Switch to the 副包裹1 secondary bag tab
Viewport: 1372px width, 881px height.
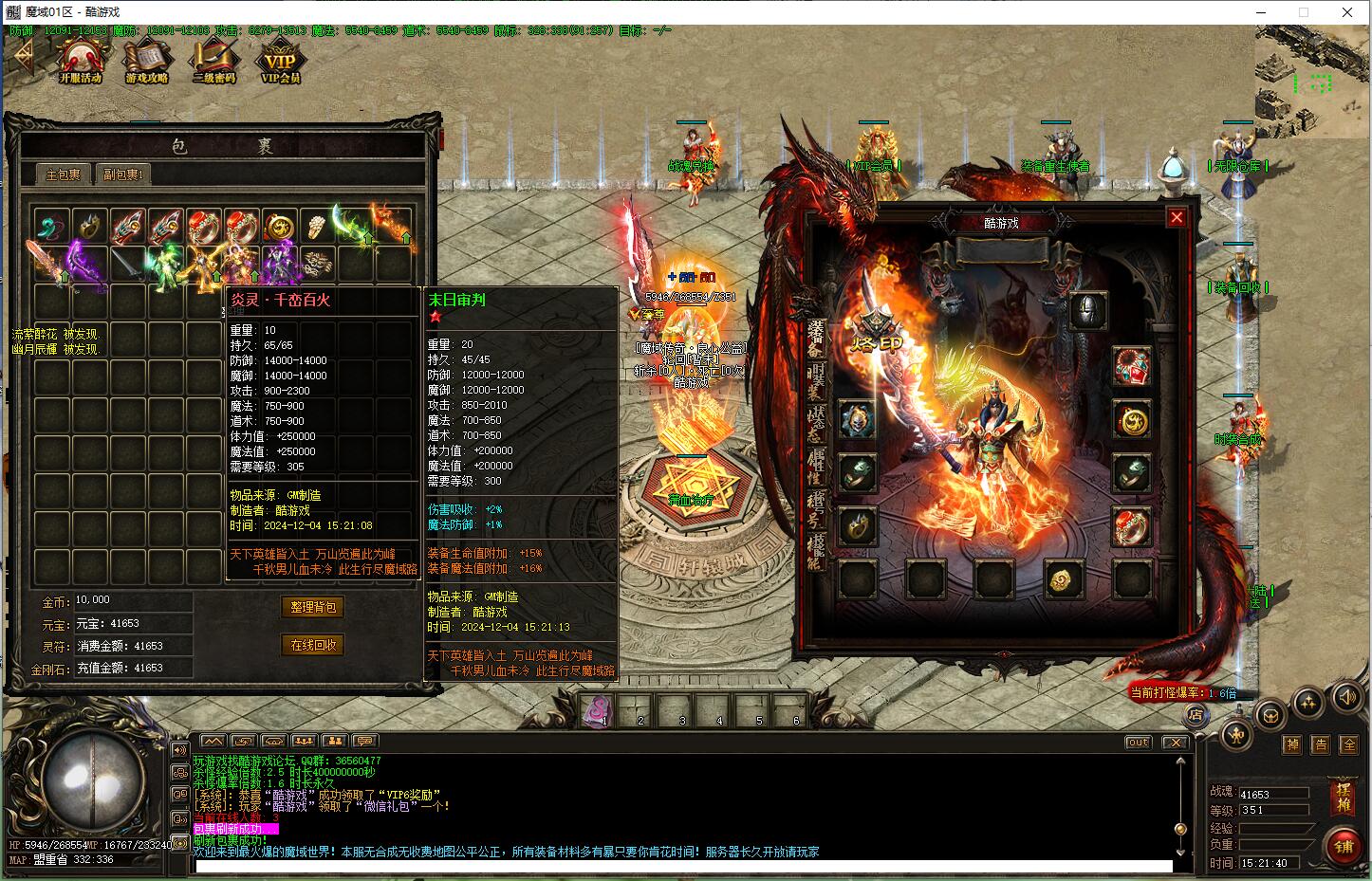pos(122,174)
